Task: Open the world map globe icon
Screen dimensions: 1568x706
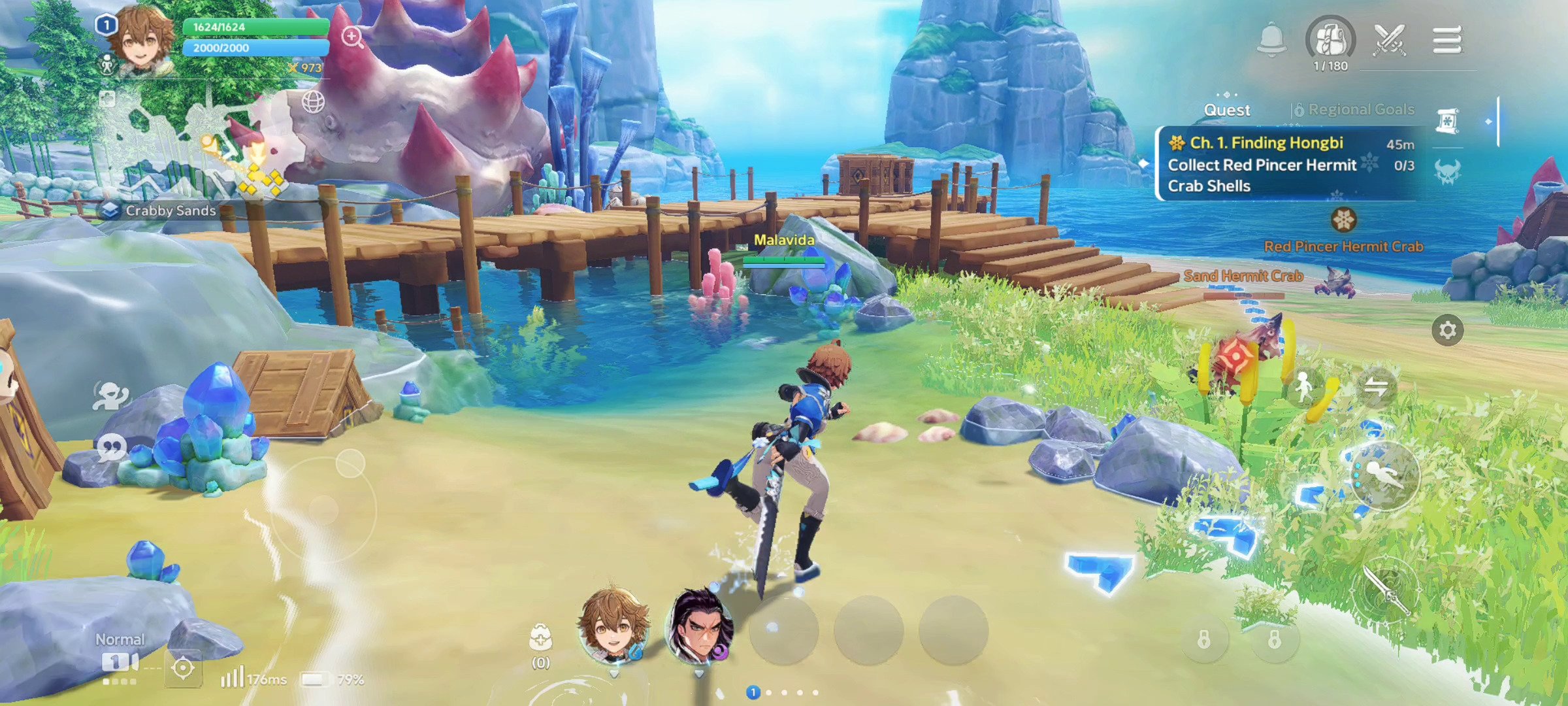Action: [x=314, y=102]
